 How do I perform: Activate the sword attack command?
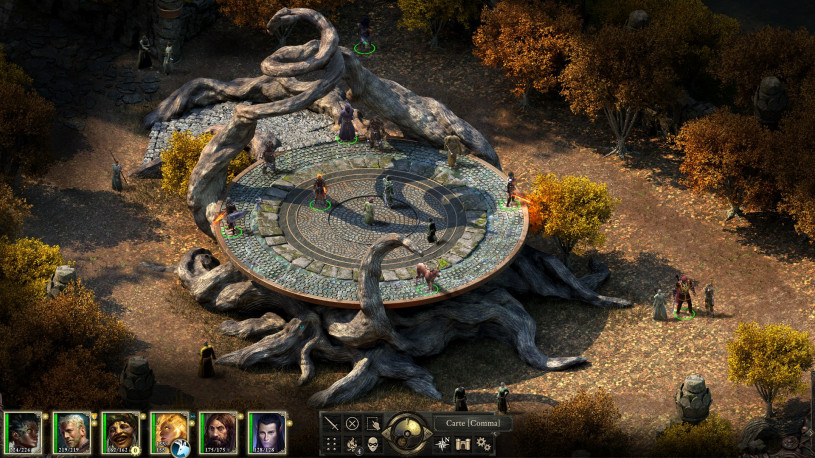pos(331,423)
